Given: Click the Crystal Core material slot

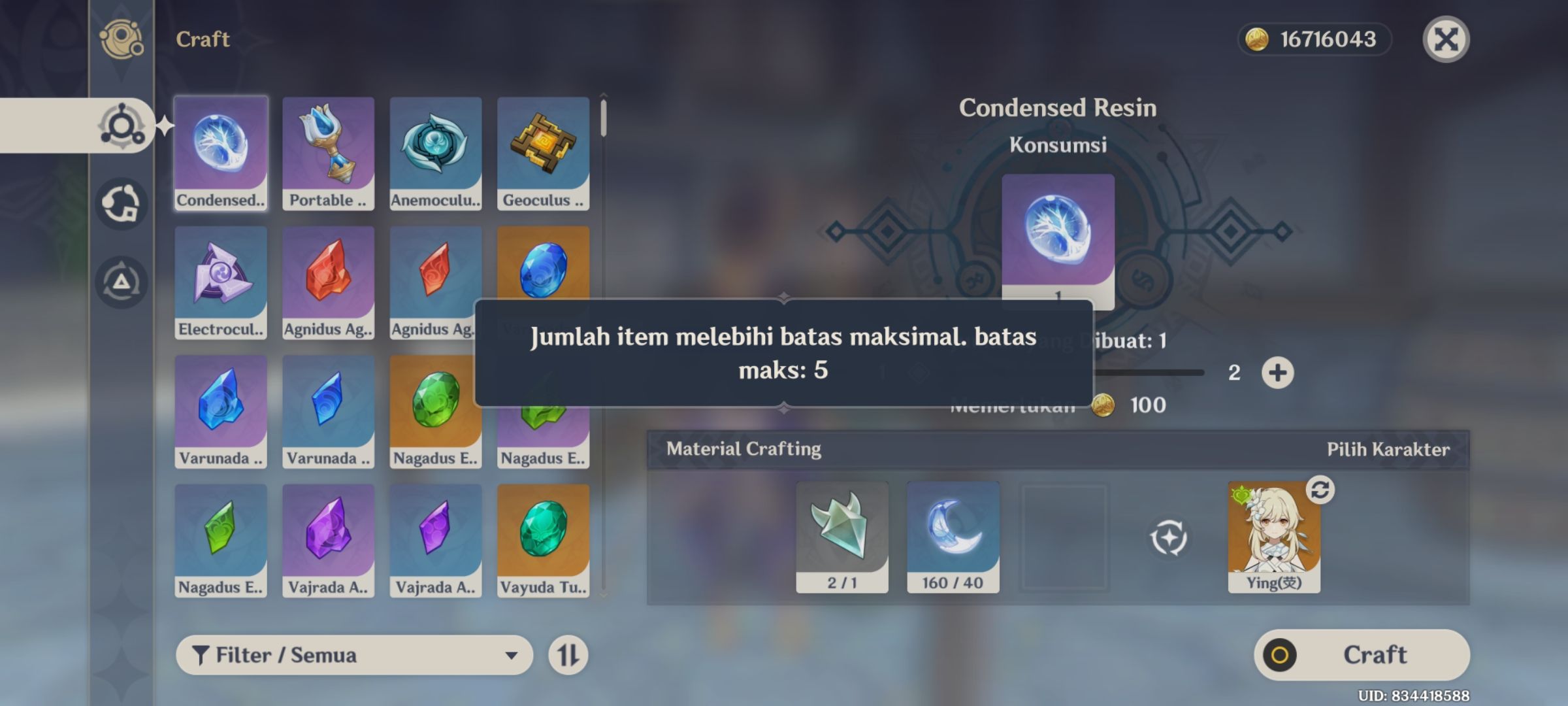Looking at the screenshot, I should 843,536.
